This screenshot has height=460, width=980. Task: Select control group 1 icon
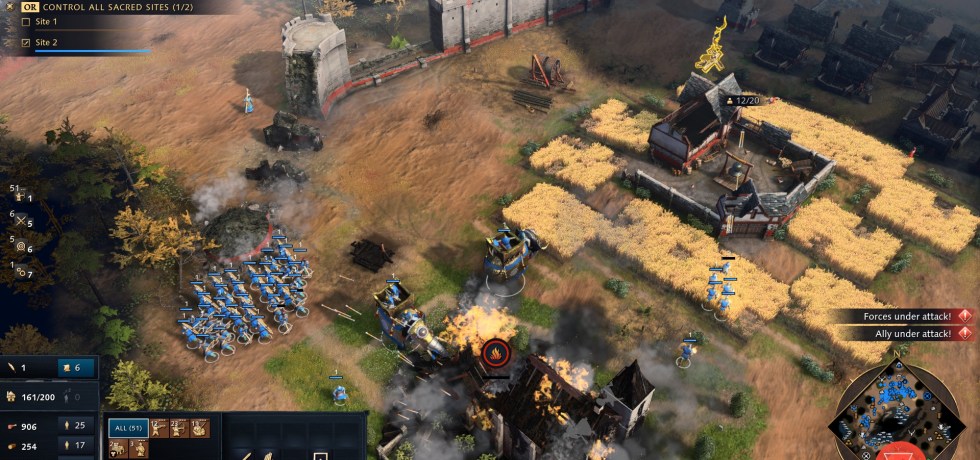tap(21, 198)
